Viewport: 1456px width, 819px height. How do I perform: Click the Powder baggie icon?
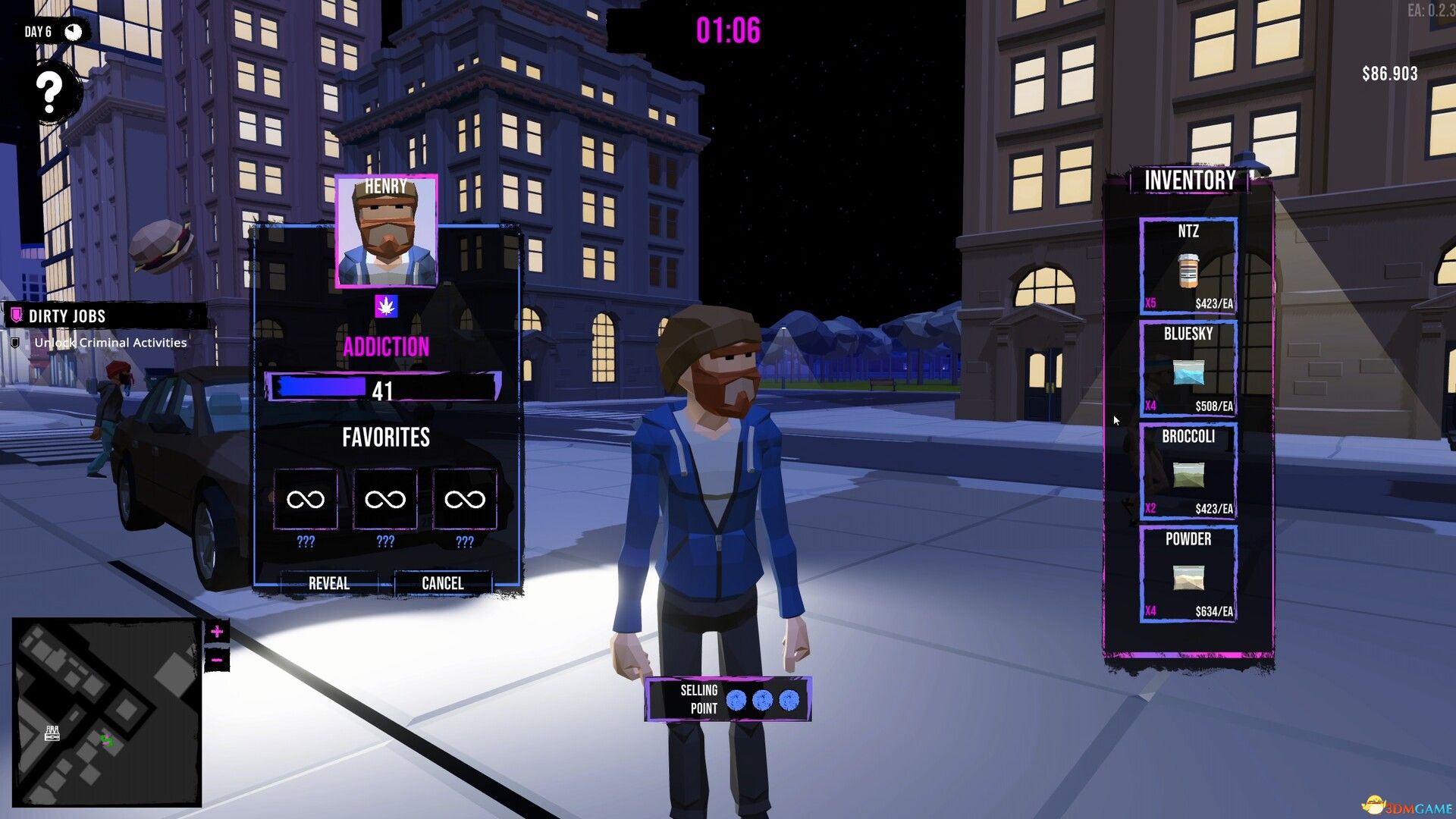tap(1188, 578)
